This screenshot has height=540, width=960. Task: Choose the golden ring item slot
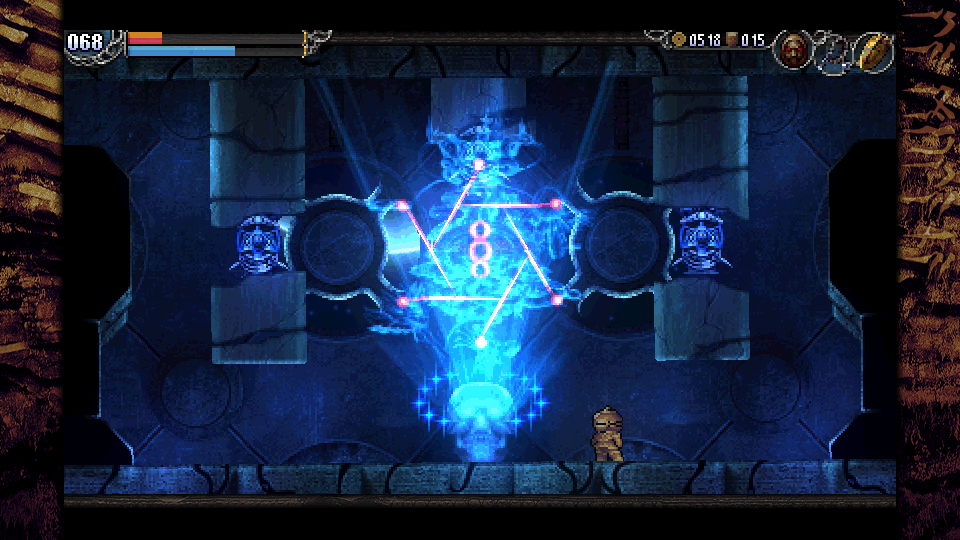tap(873, 51)
